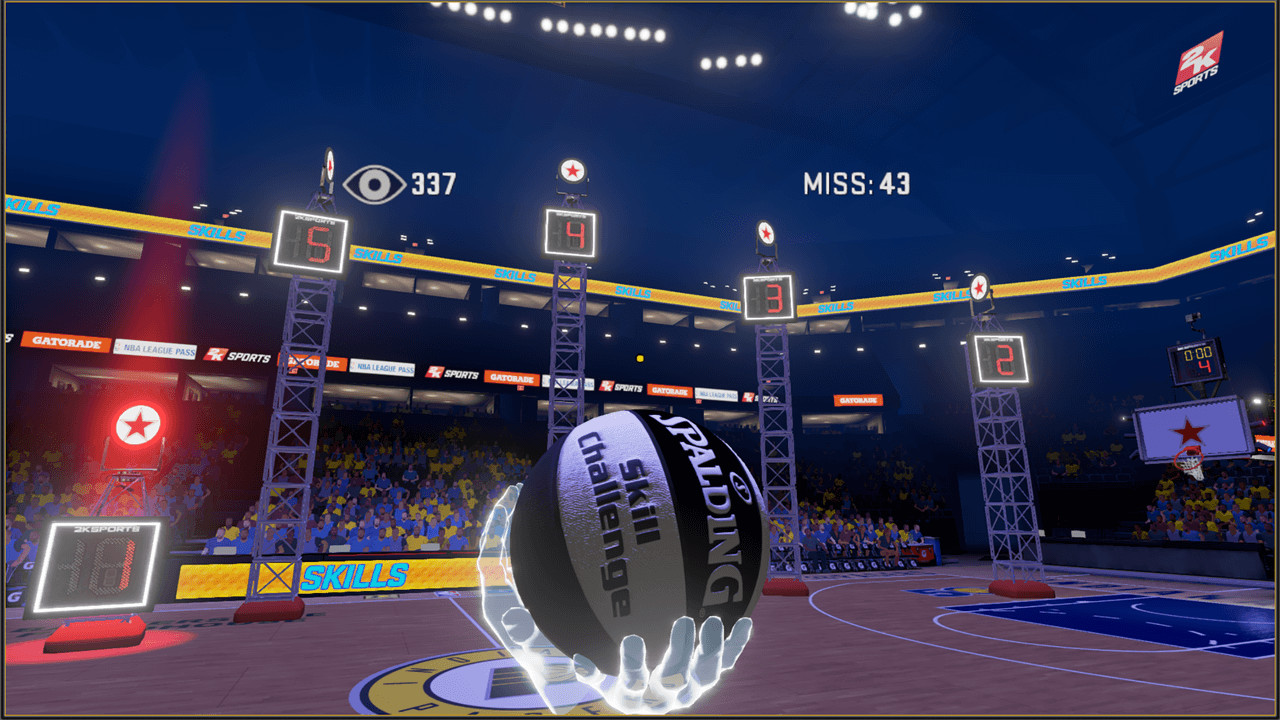This screenshot has height=720, width=1280.
Task: Click the red star target backboard
Action: coord(141,423)
